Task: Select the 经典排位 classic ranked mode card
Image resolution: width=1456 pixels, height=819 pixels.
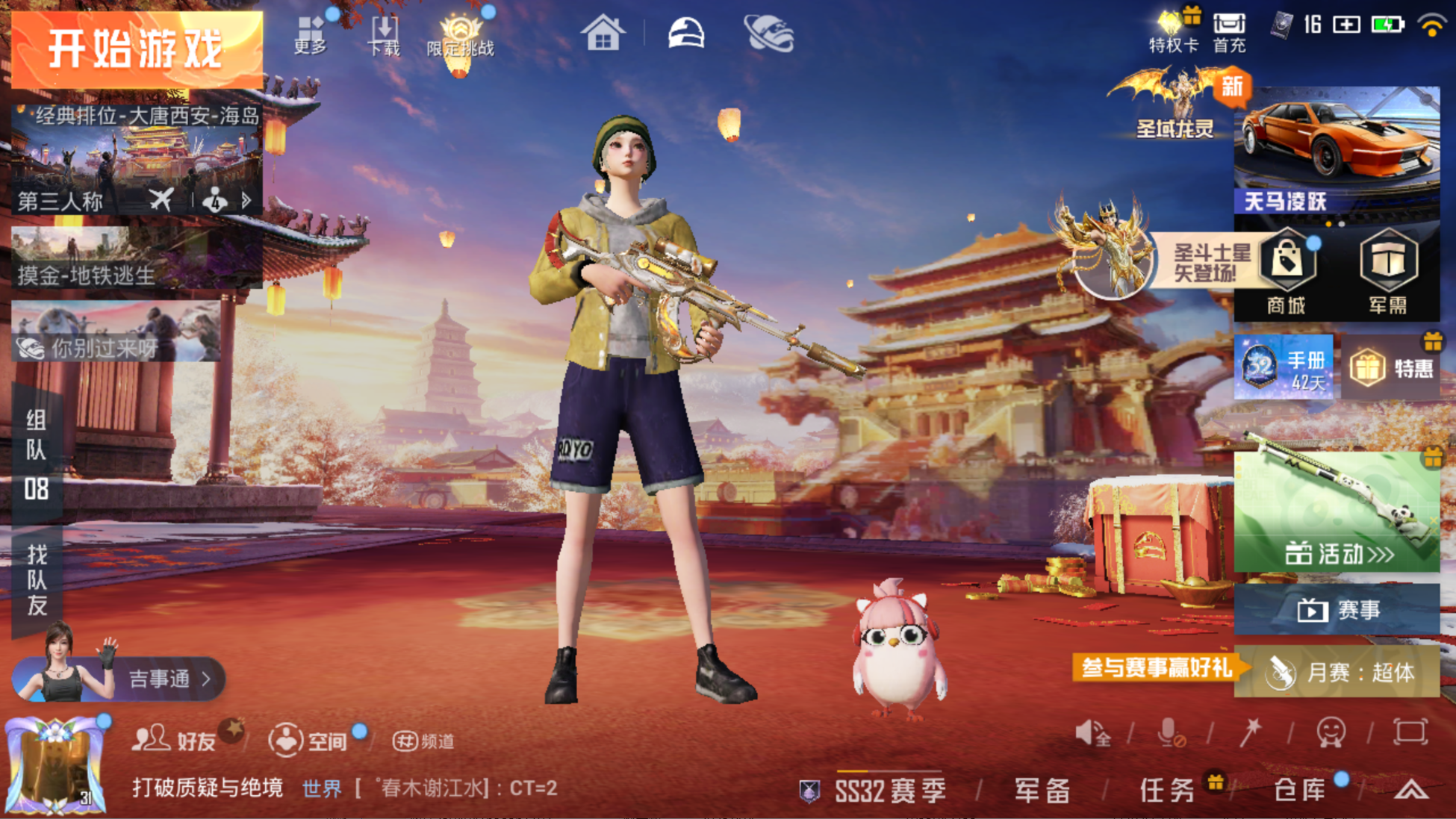Action: pos(137,158)
